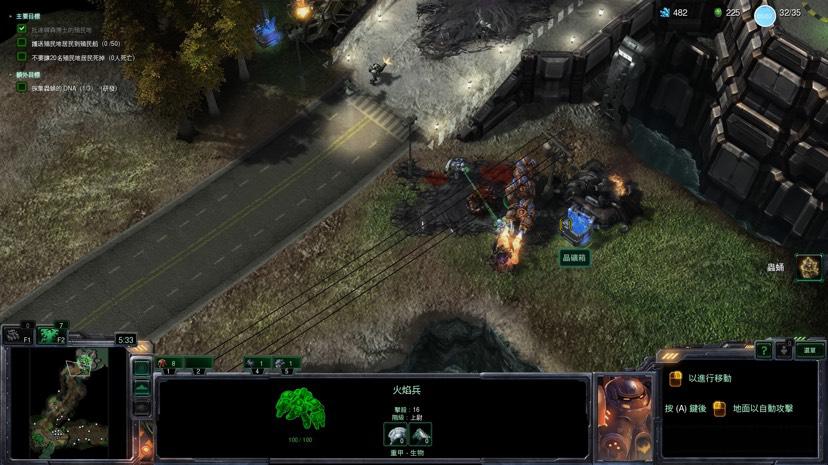Image resolution: width=828 pixels, height=465 pixels.
Task: Select control group 1 tab
Action: 171,364
